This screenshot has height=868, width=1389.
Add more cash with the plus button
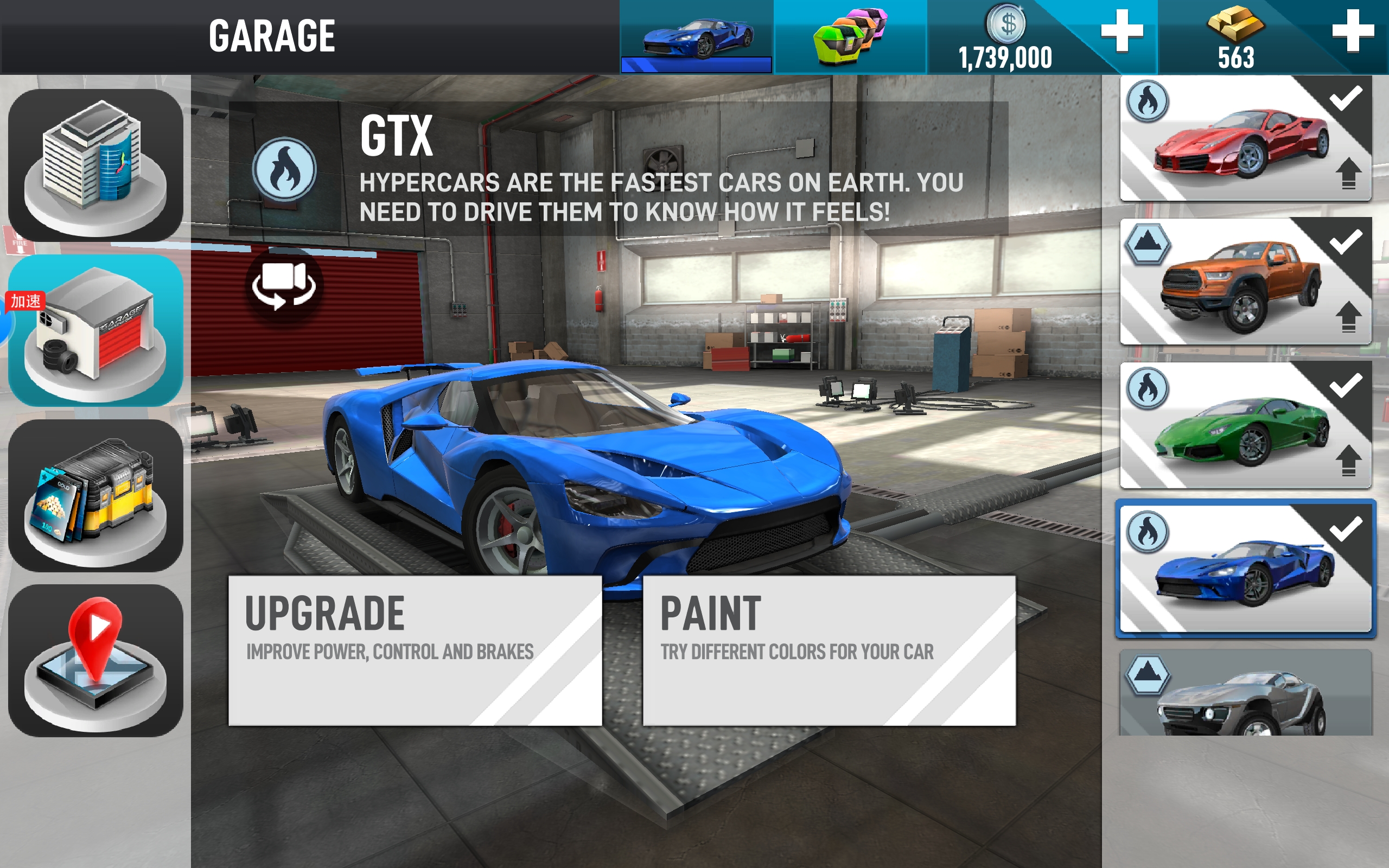[x=1122, y=30]
